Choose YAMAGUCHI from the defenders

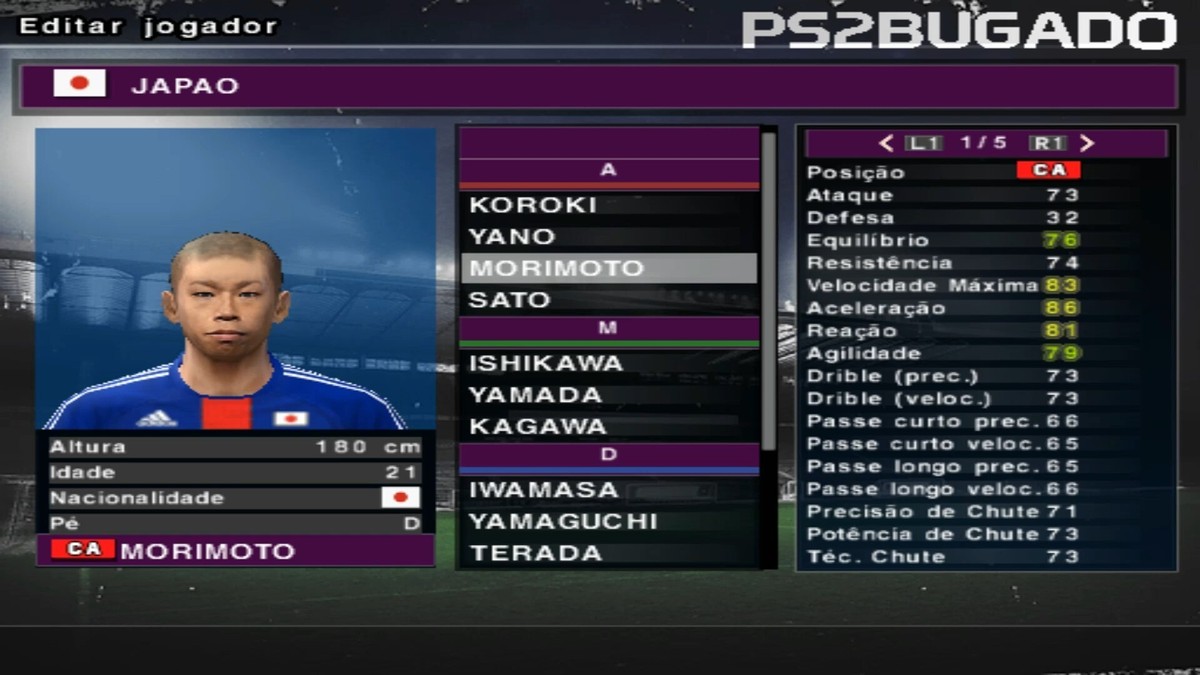tap(608, 522)
